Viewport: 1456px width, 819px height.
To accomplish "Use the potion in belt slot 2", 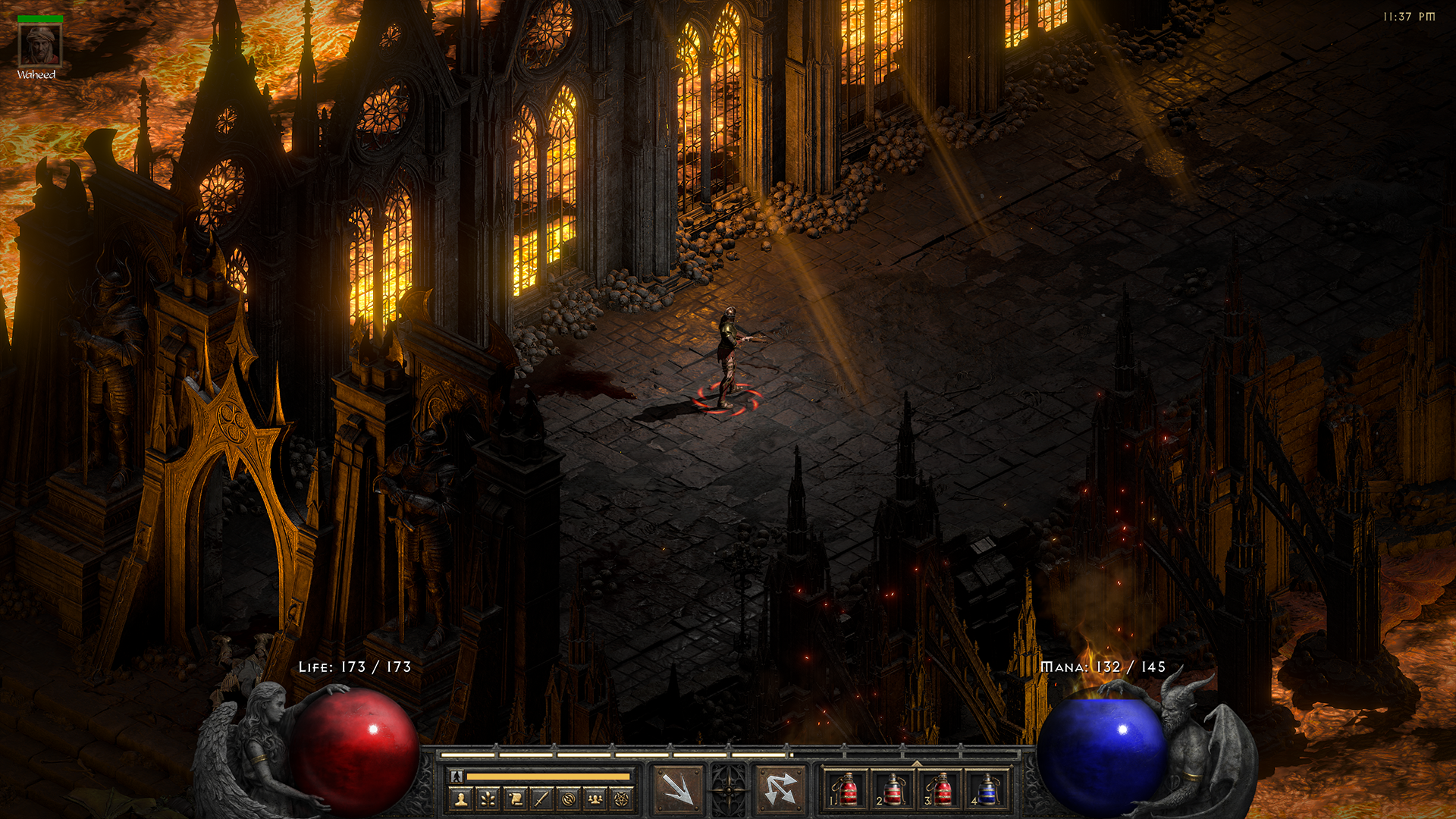I will [893, 790].
